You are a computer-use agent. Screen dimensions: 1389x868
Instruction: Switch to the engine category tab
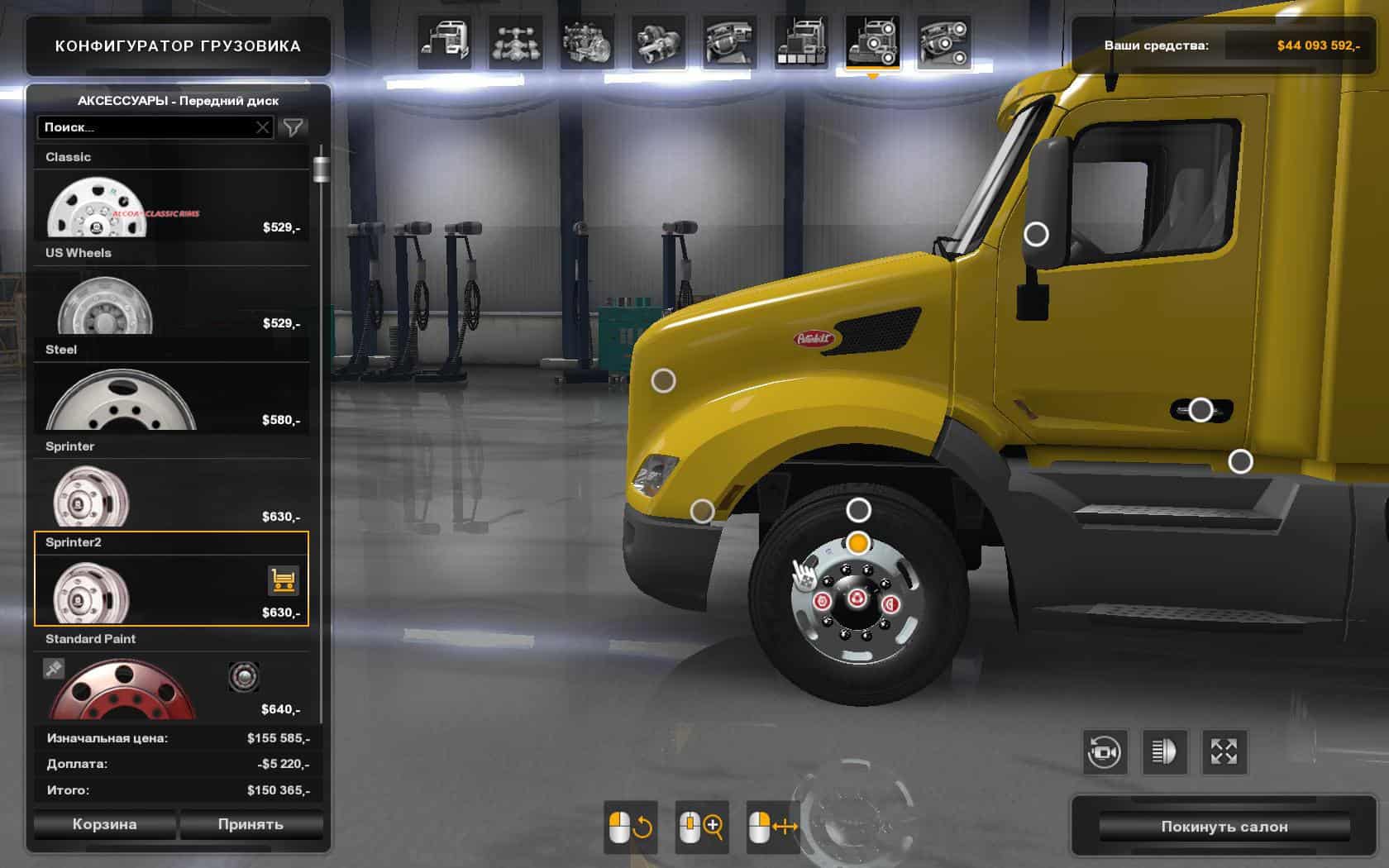(x=586, y=42)
